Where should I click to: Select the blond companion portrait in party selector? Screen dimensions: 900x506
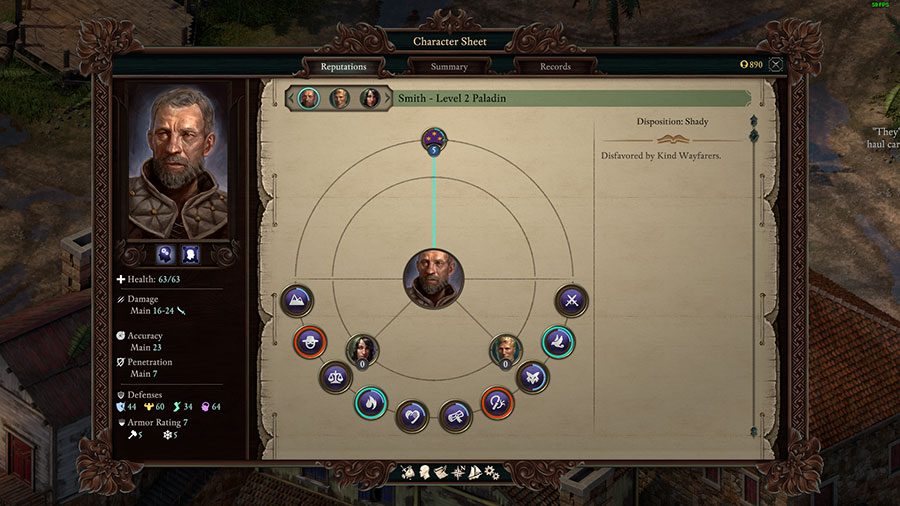coord(339,98)
